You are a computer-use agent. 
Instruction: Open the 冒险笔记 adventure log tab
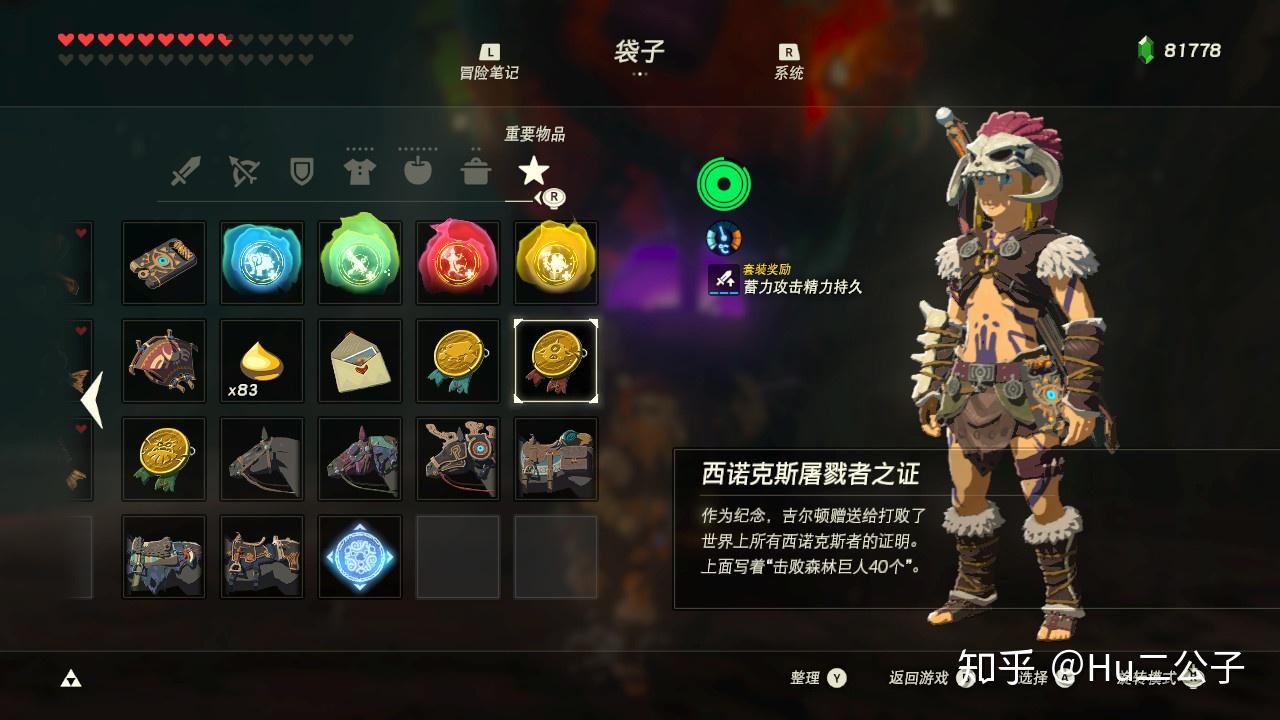tap(489, 62)
